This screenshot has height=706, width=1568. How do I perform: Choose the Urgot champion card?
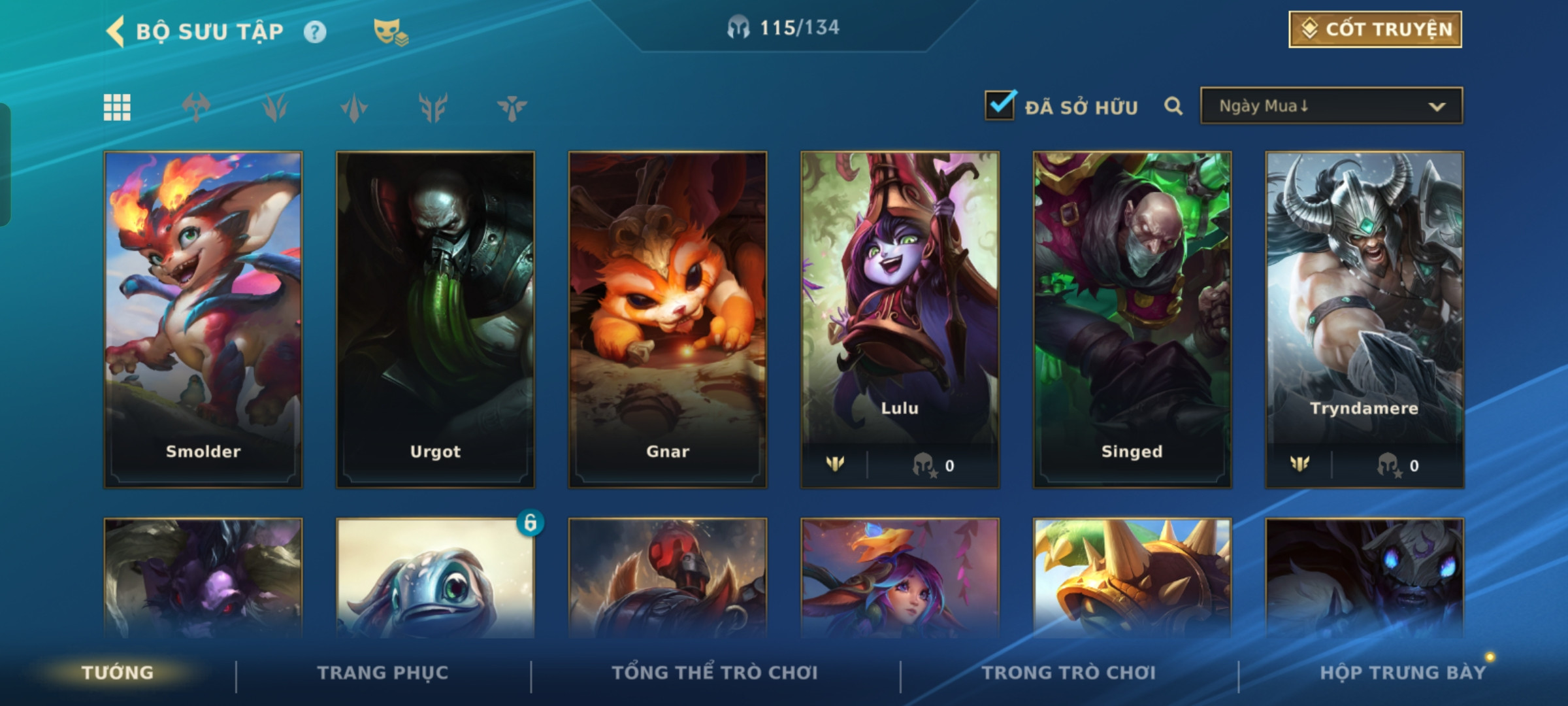(435, 320)
